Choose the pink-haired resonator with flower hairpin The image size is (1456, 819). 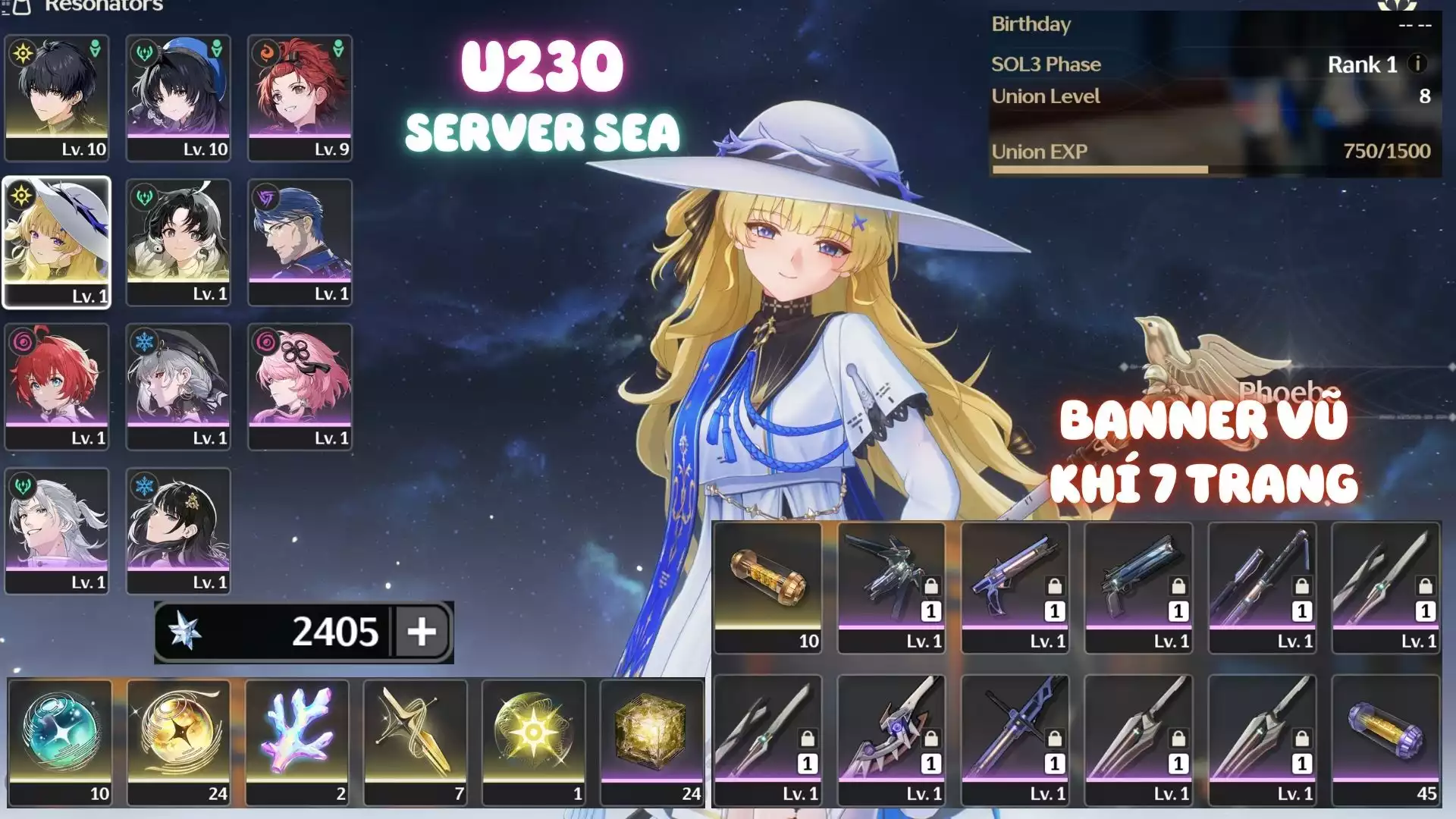tap(300, 386)
